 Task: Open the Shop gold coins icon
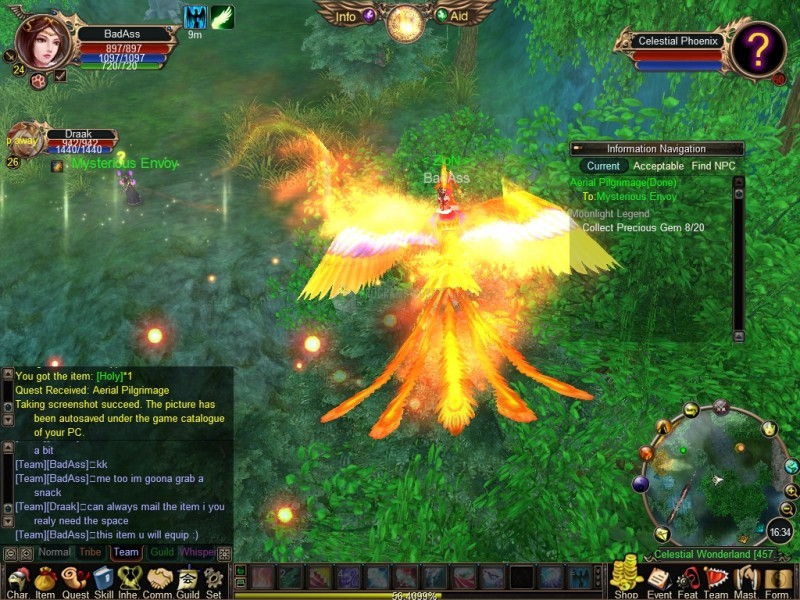[626, 578]
